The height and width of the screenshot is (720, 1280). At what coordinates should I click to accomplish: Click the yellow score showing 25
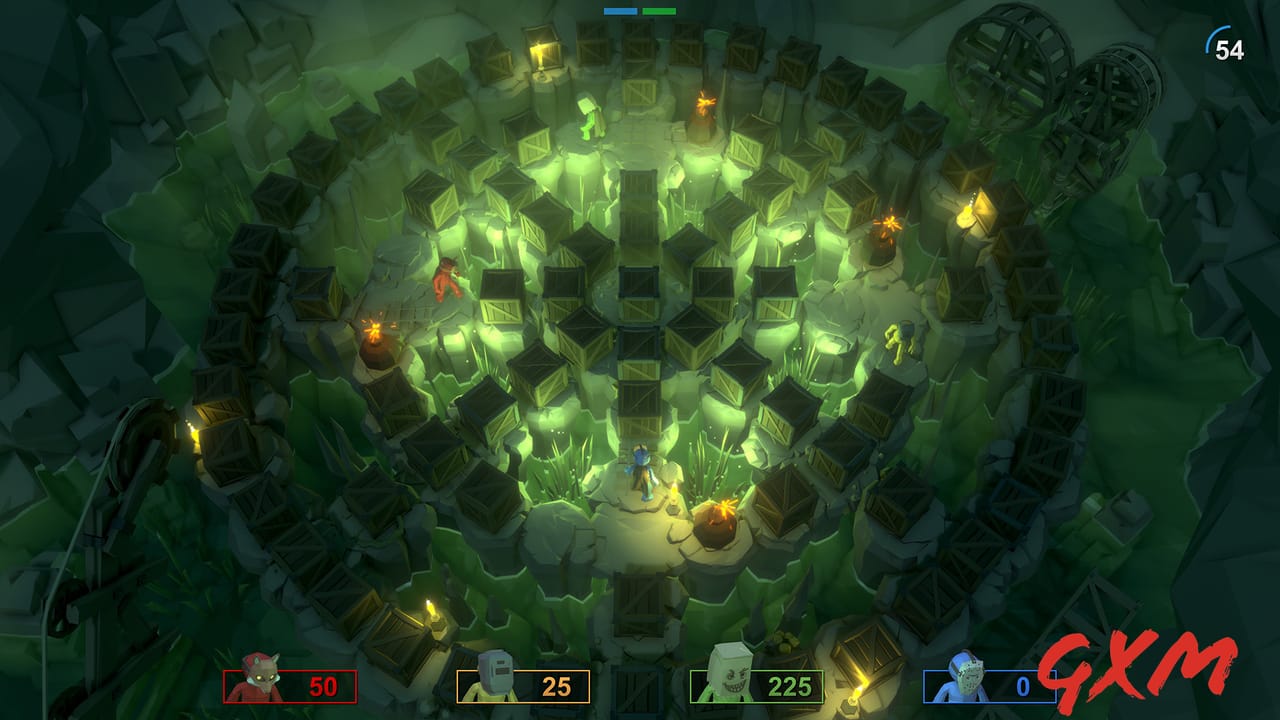(x=556, y=688)
